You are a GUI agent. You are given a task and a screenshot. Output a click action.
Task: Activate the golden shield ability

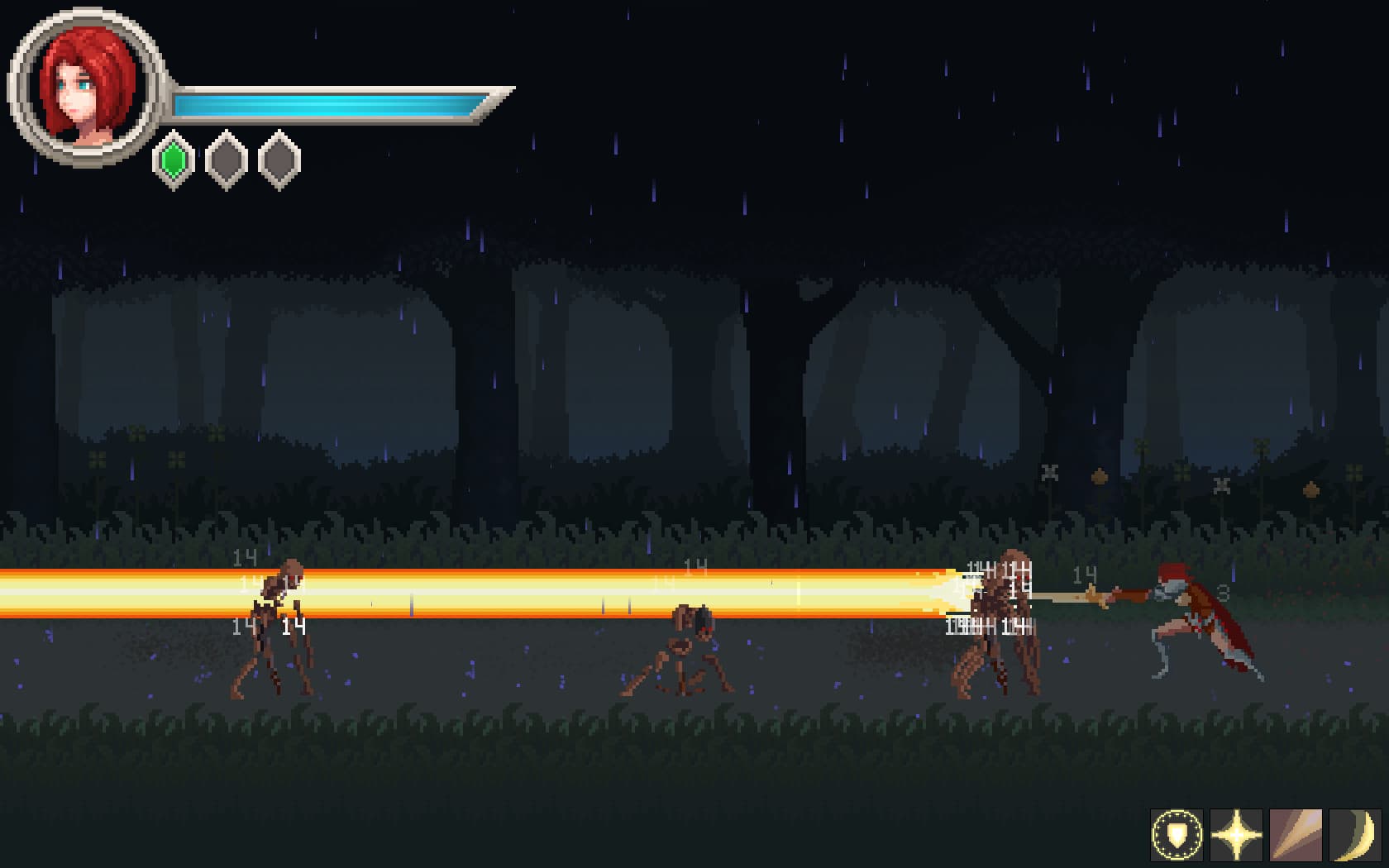(x=1177, y=835)
